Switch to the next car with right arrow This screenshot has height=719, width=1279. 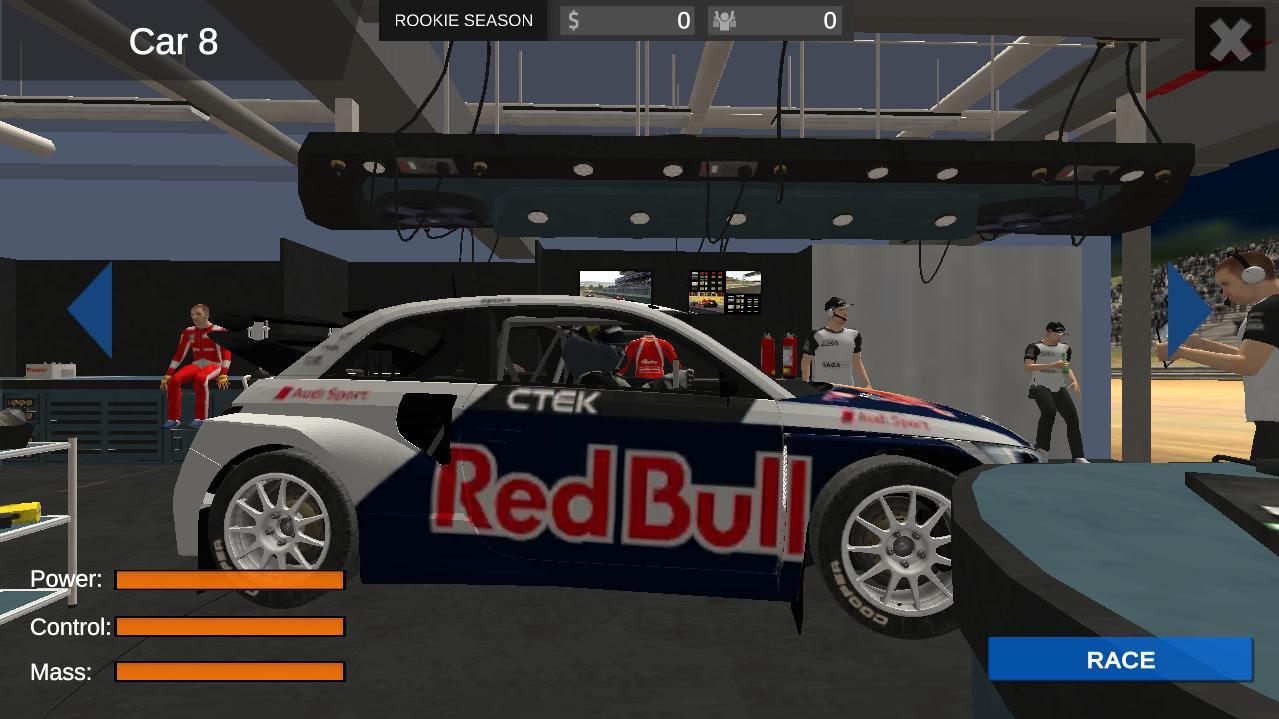1187,310
